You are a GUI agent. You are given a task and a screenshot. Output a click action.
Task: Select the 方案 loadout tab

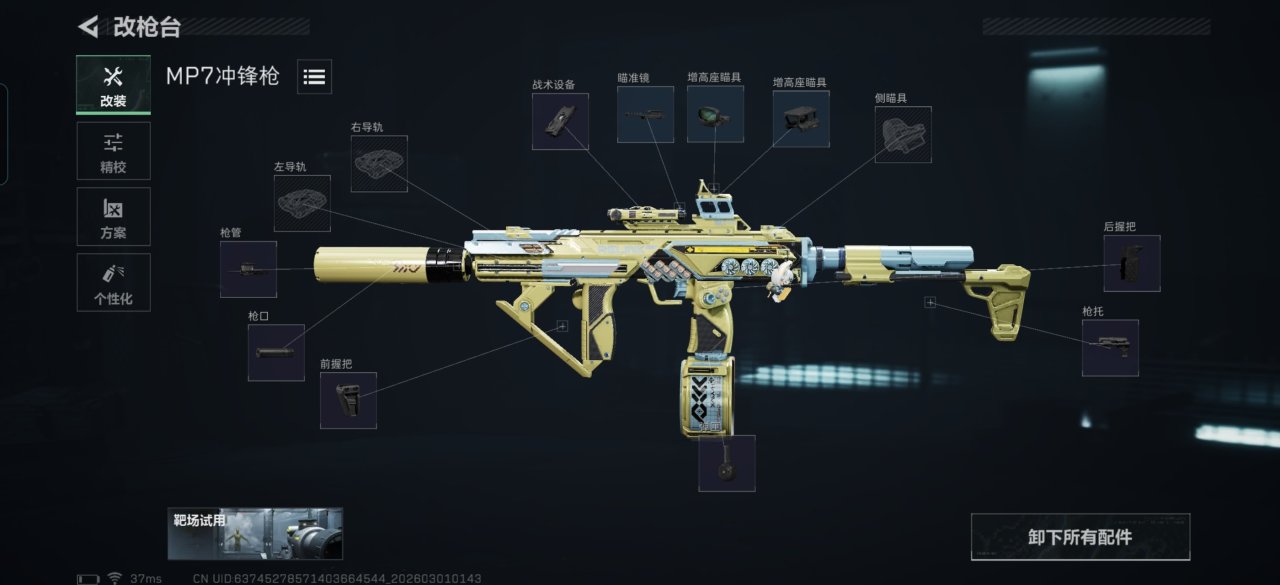pos(113,217)
